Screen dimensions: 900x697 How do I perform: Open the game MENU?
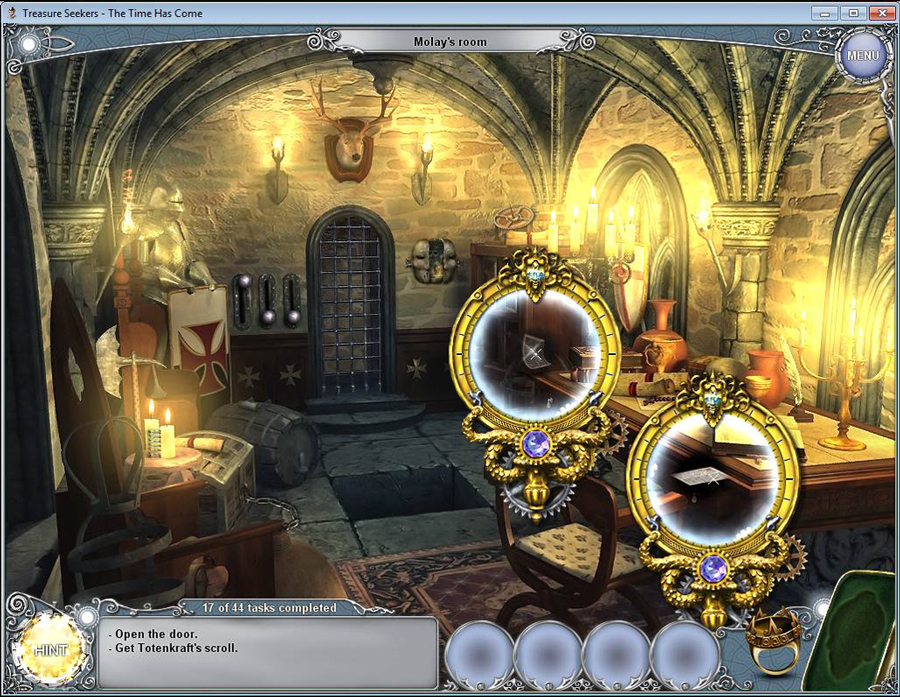click(862, 54)
